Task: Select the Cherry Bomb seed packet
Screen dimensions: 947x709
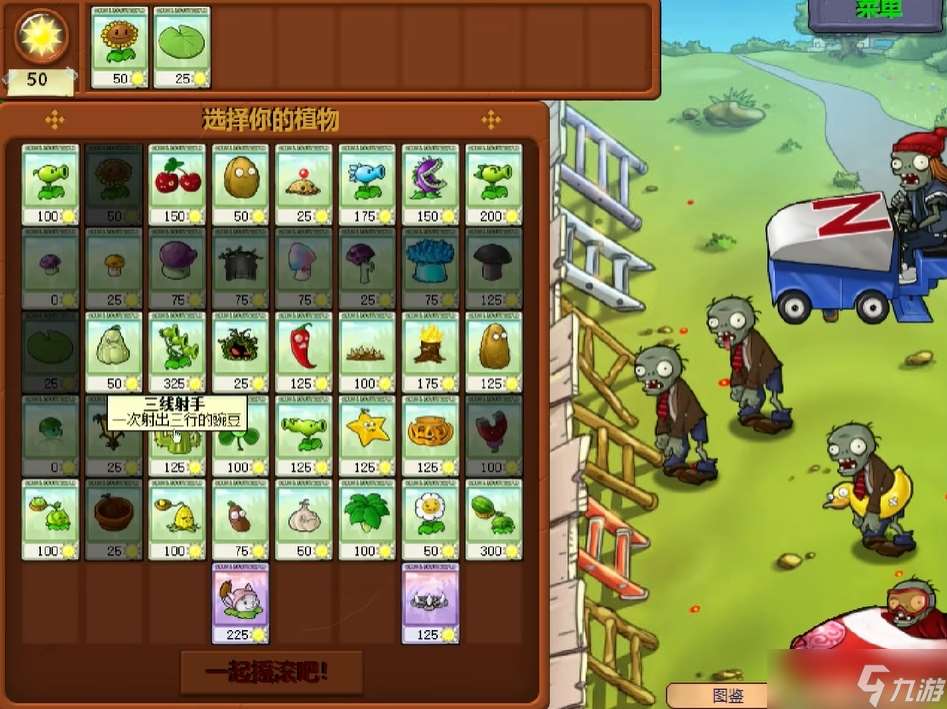Action: point(177,183)
